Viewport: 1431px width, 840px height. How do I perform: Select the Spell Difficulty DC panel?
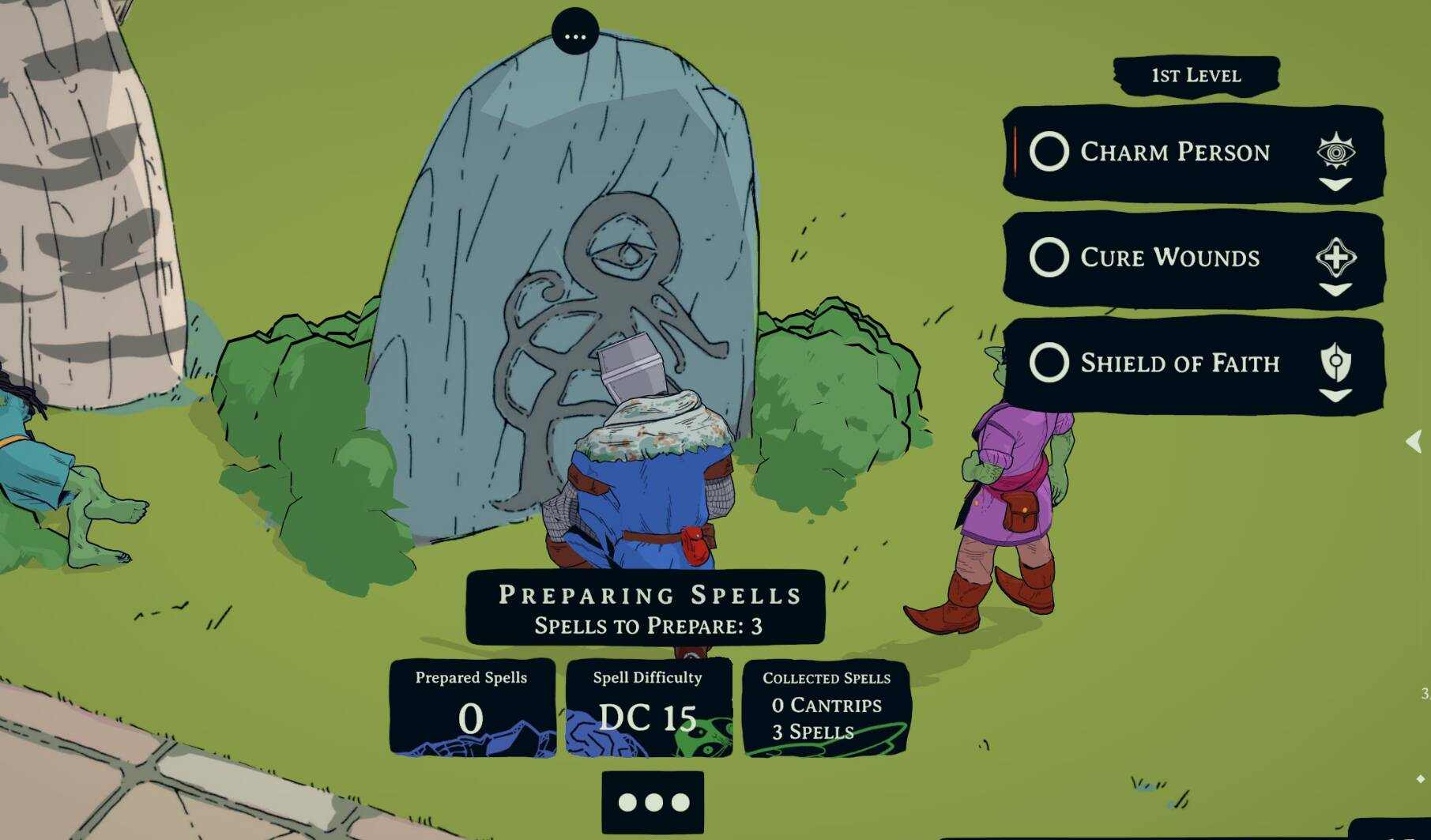coord(648,707)
